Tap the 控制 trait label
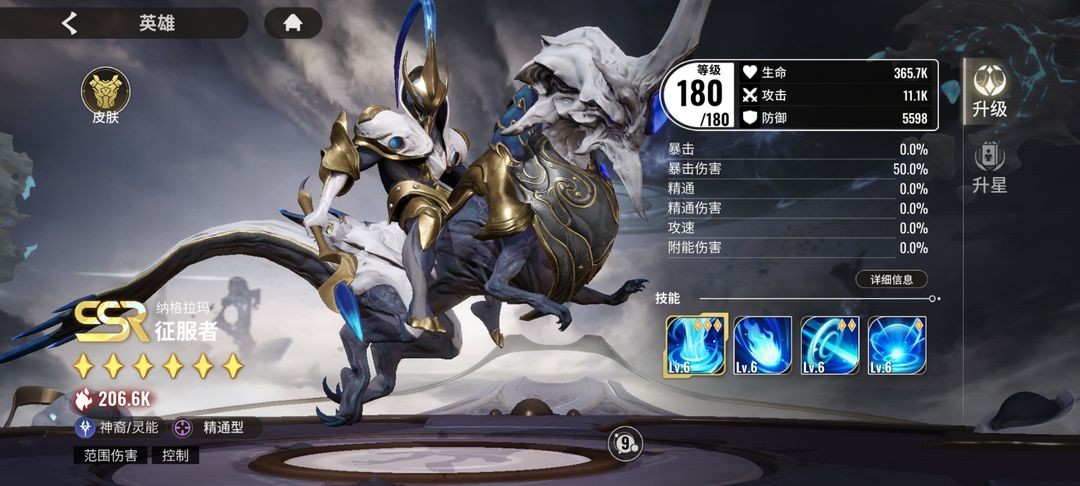This screenshot has height=486, width=1080. click(x=174, y=455)
